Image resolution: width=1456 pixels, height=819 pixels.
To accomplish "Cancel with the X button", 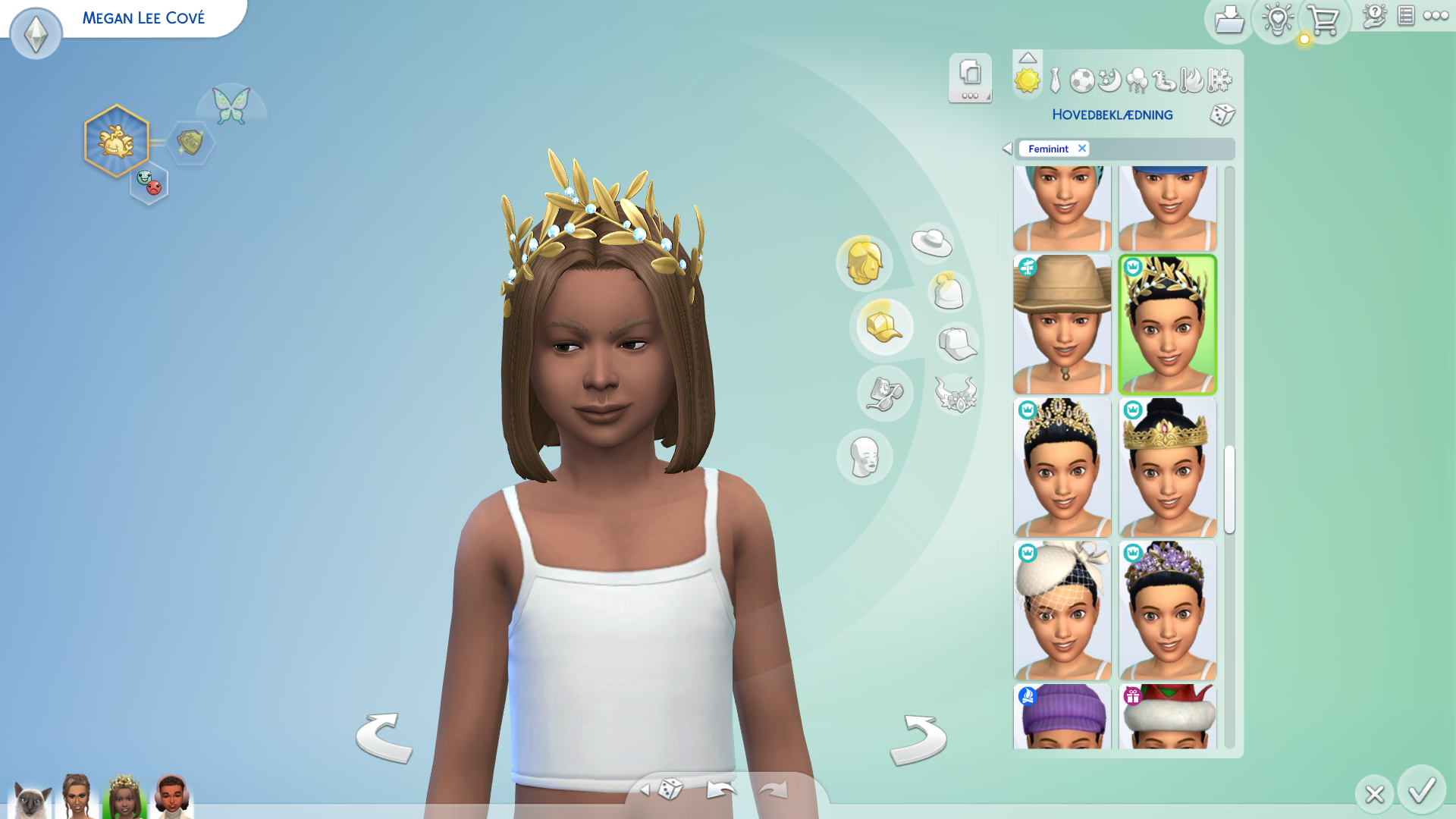I will (1374, 794).
